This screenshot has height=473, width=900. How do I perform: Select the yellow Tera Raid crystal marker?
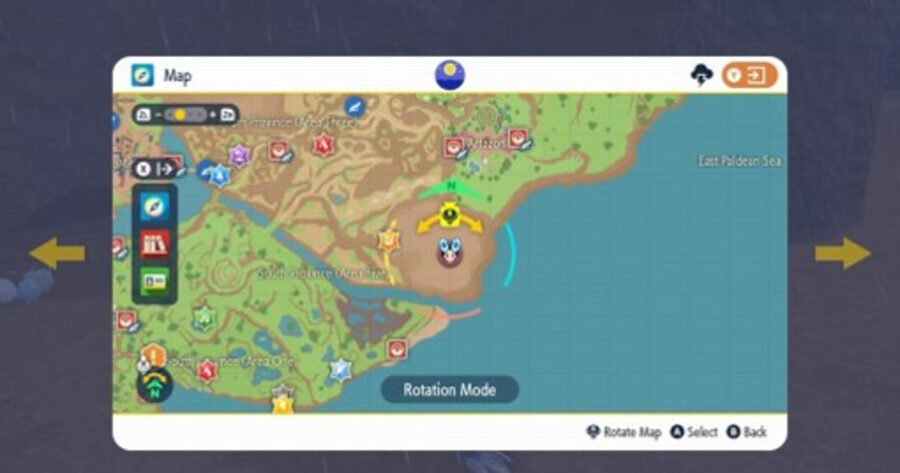tap(283, 403)
